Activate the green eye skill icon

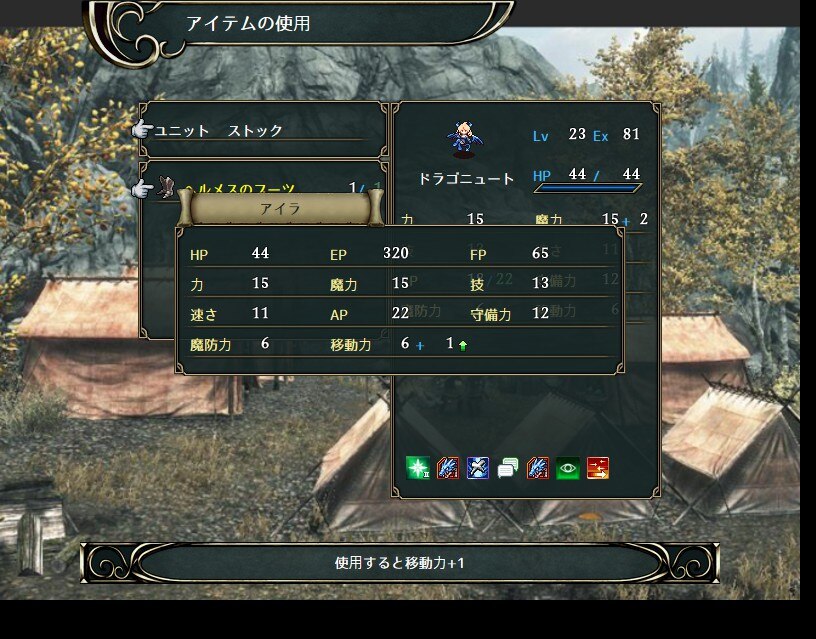[568, 467]
